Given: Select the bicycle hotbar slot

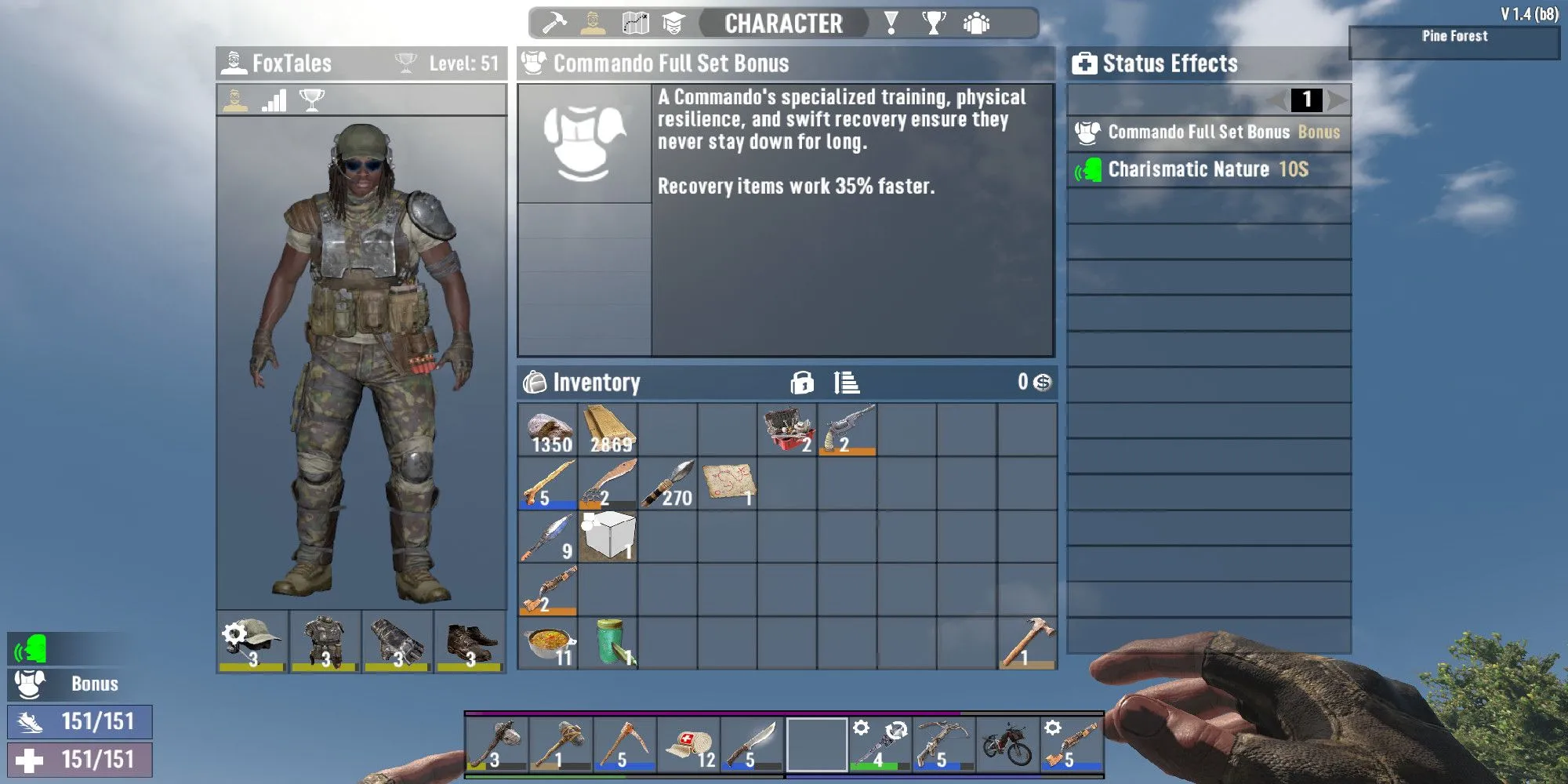Looking at the screenshot, I should click(1007, 745).
